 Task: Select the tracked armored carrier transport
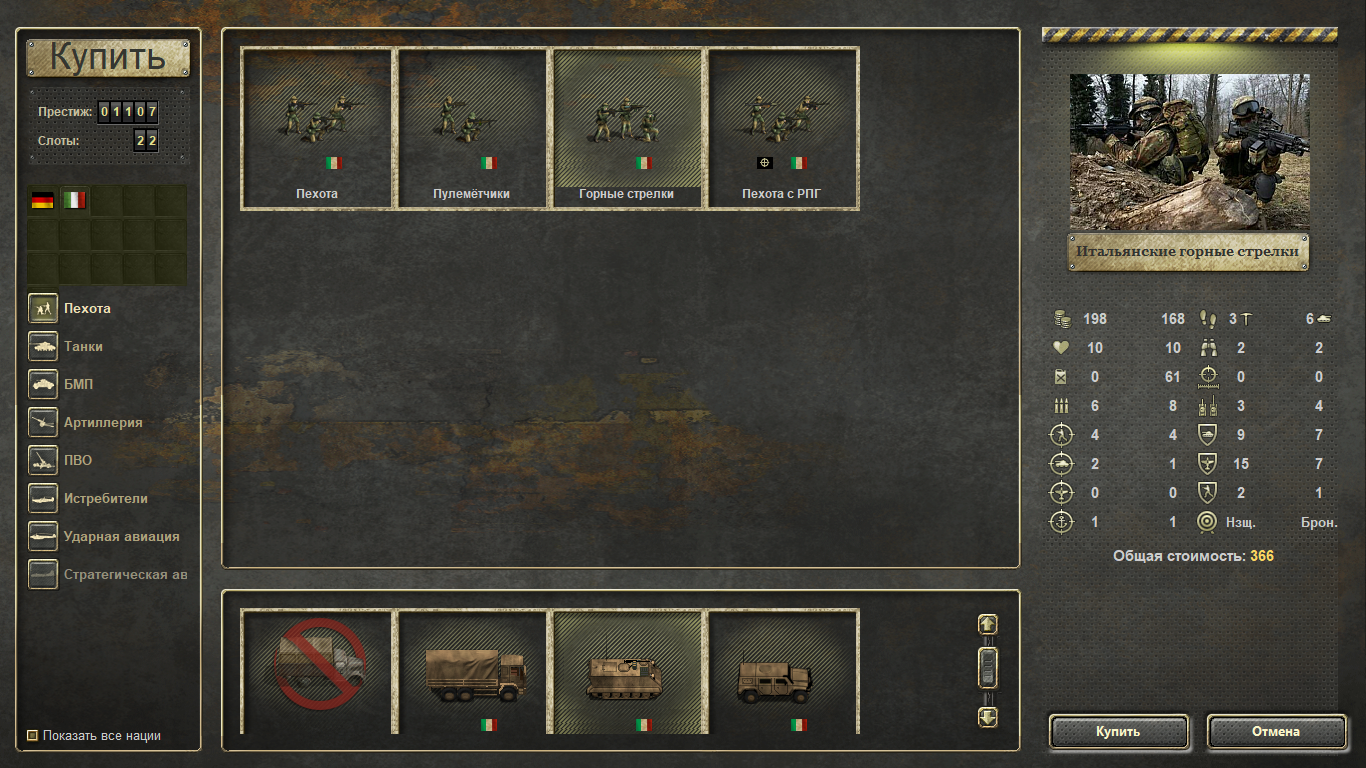627,671
